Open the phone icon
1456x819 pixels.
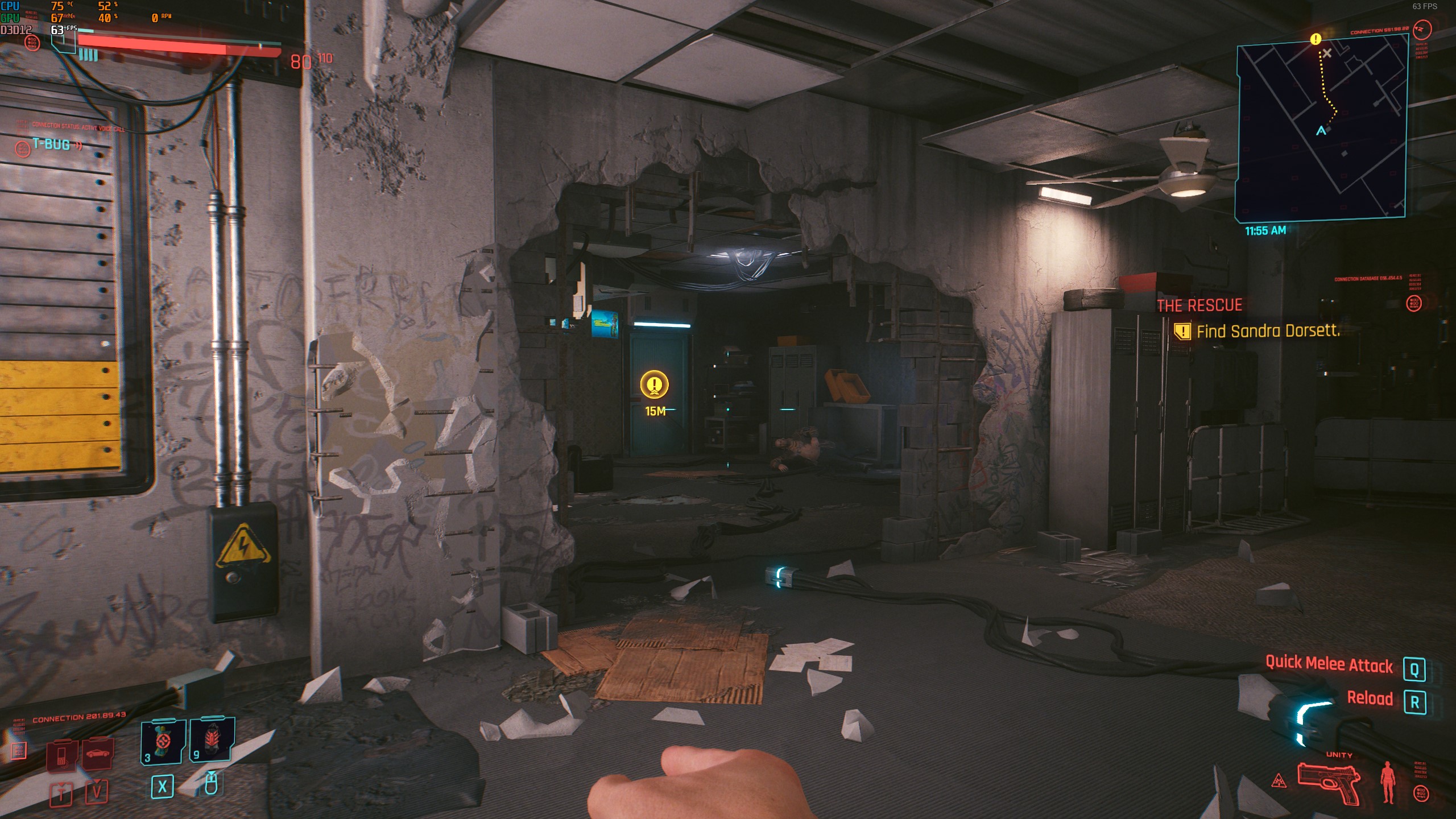click(61, 755)
